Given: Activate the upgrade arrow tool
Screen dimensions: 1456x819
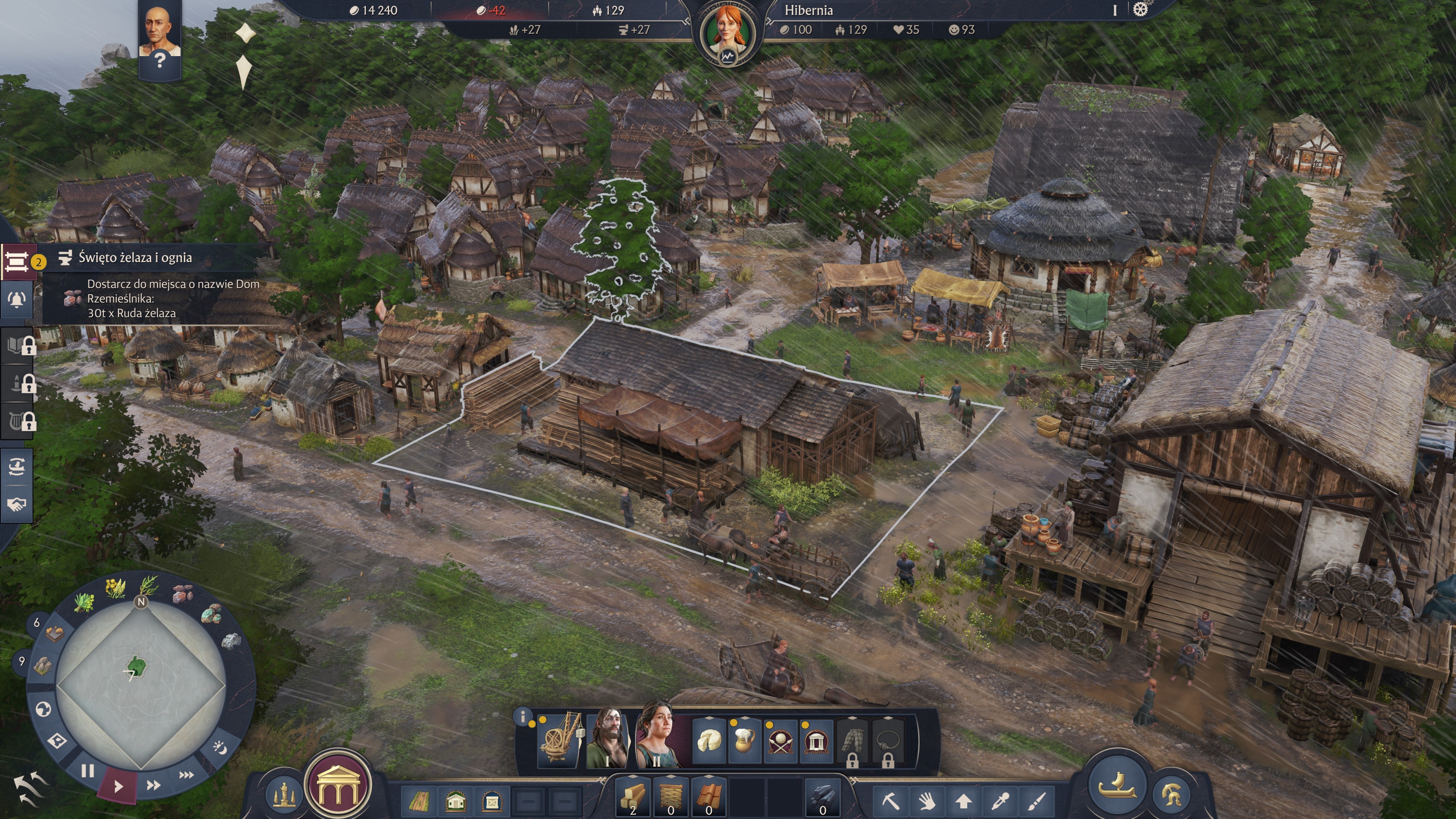Looking at the screenshot, I should click(x=964, y=800).
